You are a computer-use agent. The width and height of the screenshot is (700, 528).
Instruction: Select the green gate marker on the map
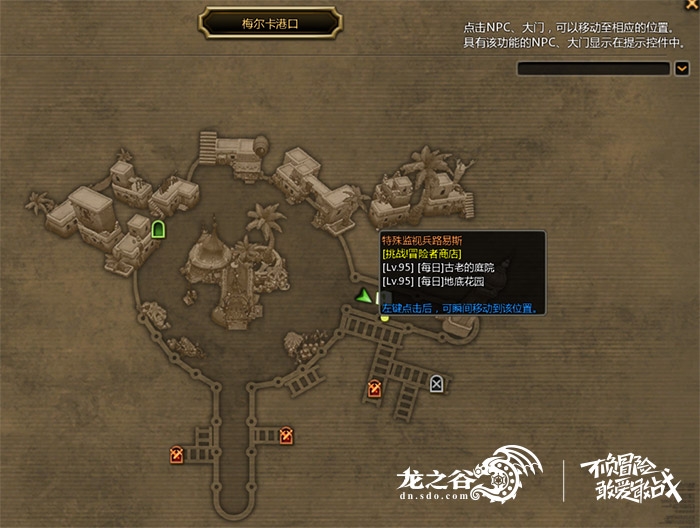coord(158,230)
